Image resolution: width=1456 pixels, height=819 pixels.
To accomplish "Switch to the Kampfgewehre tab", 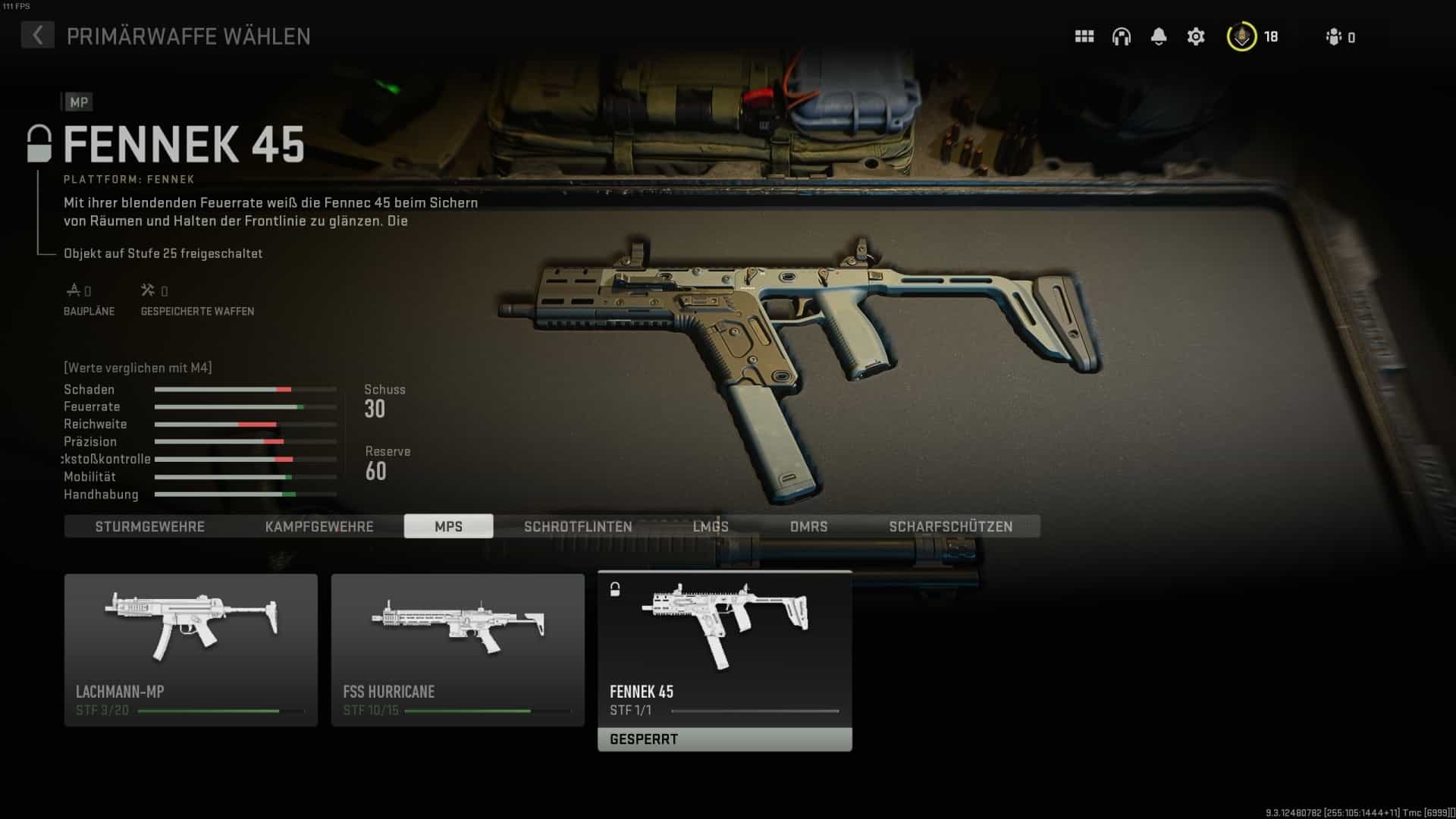I will 319,526.
